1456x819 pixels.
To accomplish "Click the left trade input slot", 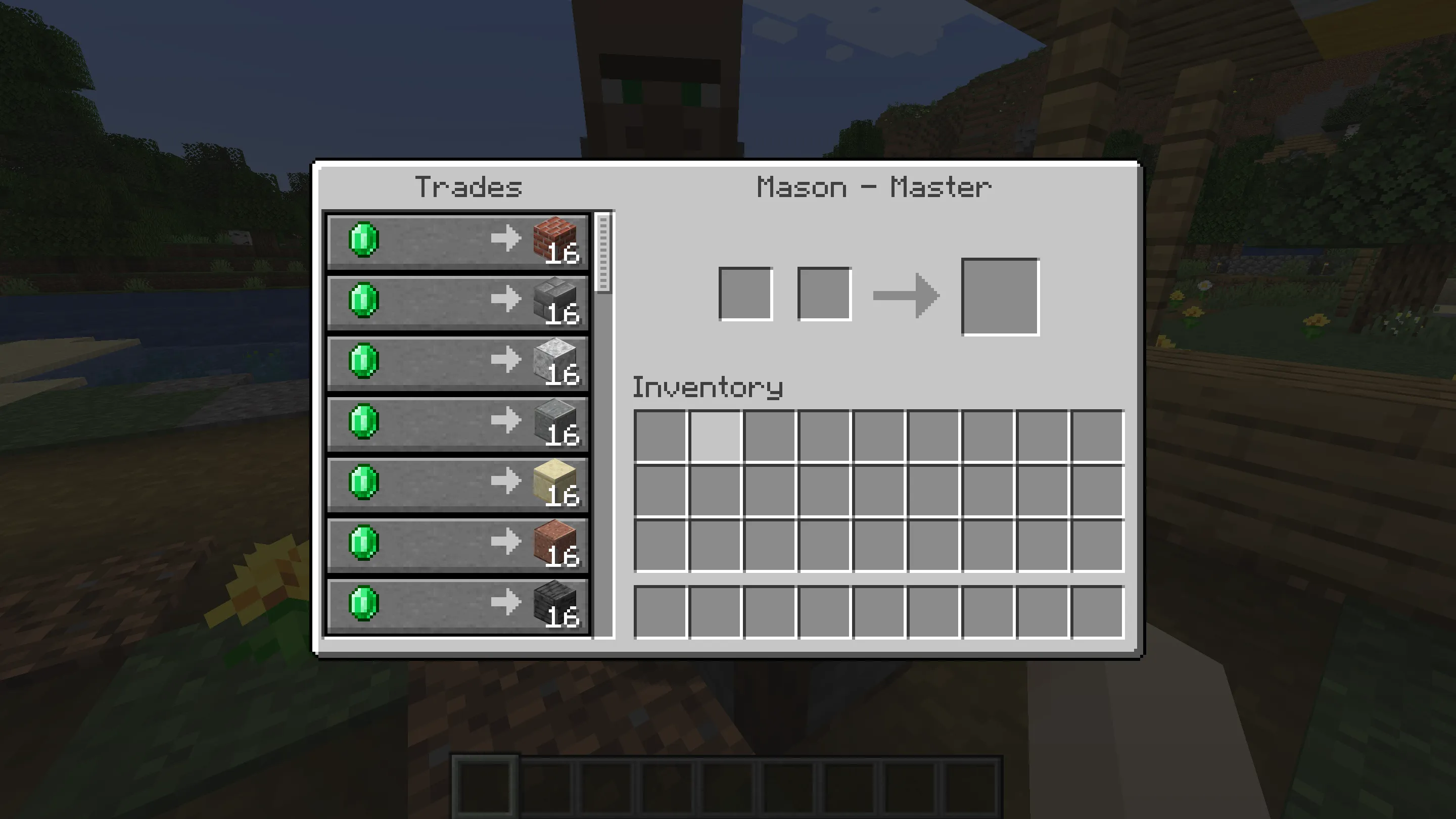I will 745,296.
